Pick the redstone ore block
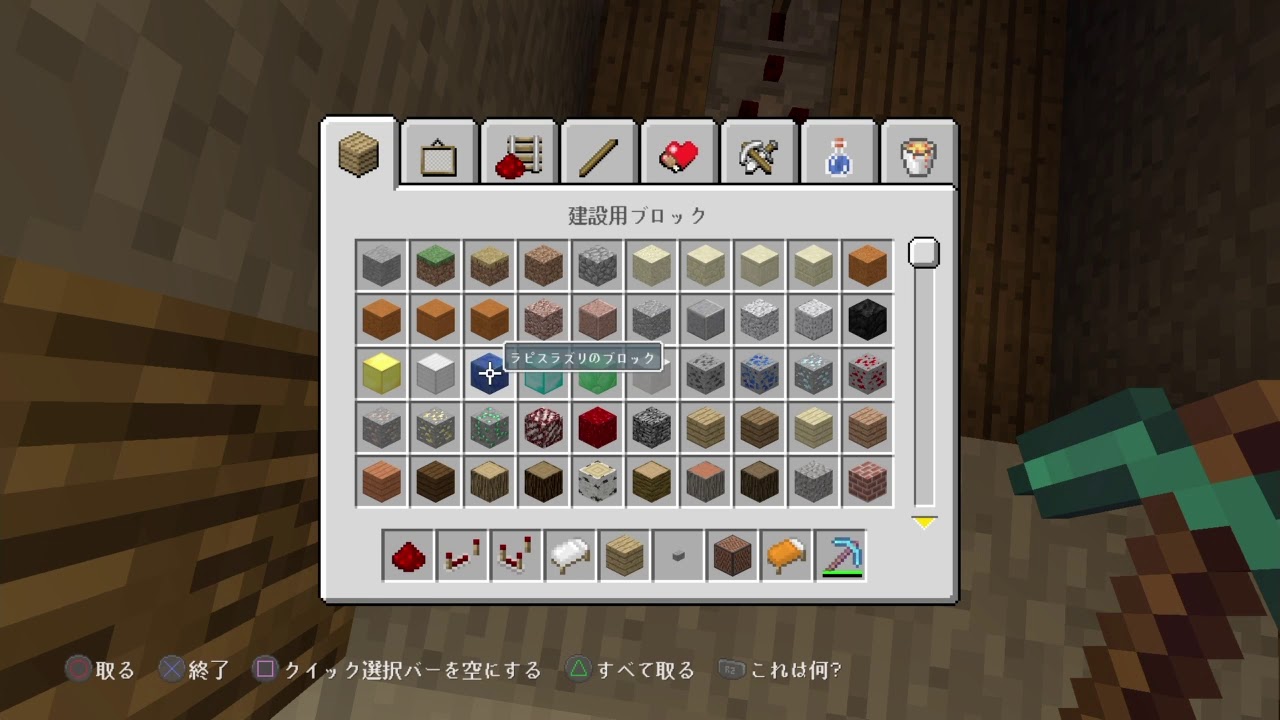This screenshot has width=1280, height=720. click(x=868, y=373)
